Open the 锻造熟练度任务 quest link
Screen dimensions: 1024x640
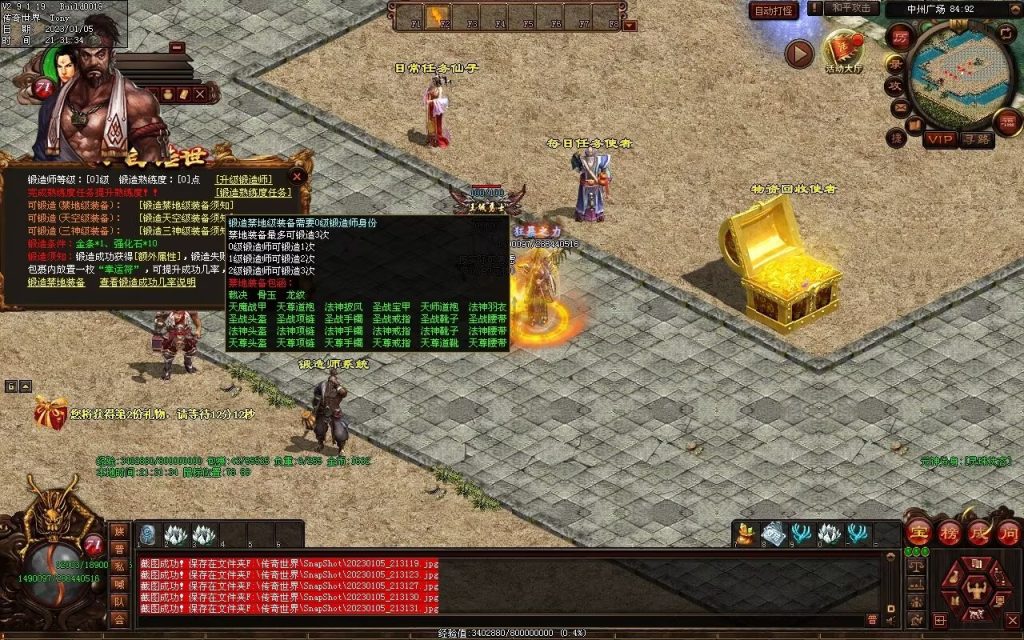(254, 192)
